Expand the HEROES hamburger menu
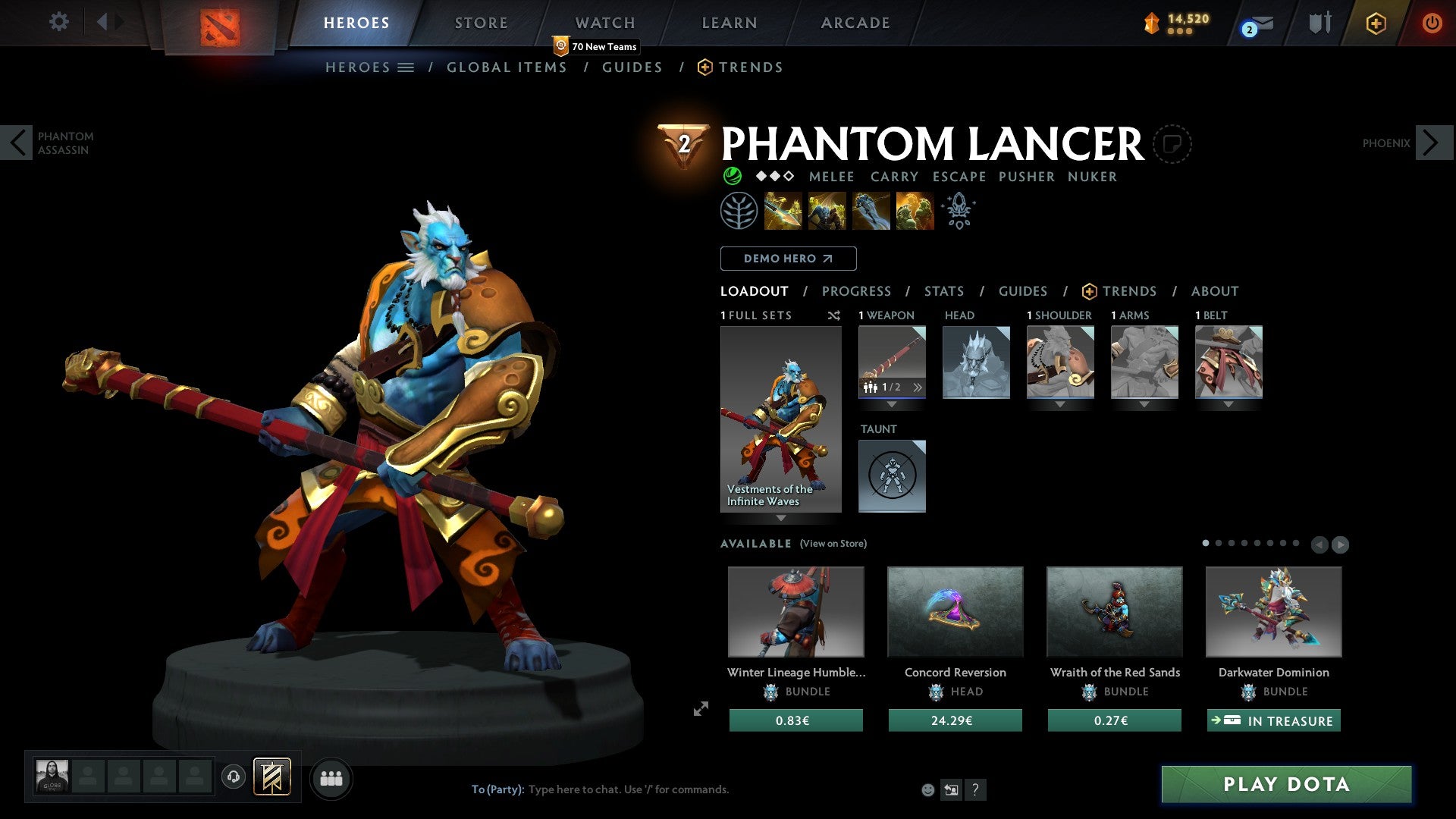The image size is (1456, 819). [x=406, y=67]
